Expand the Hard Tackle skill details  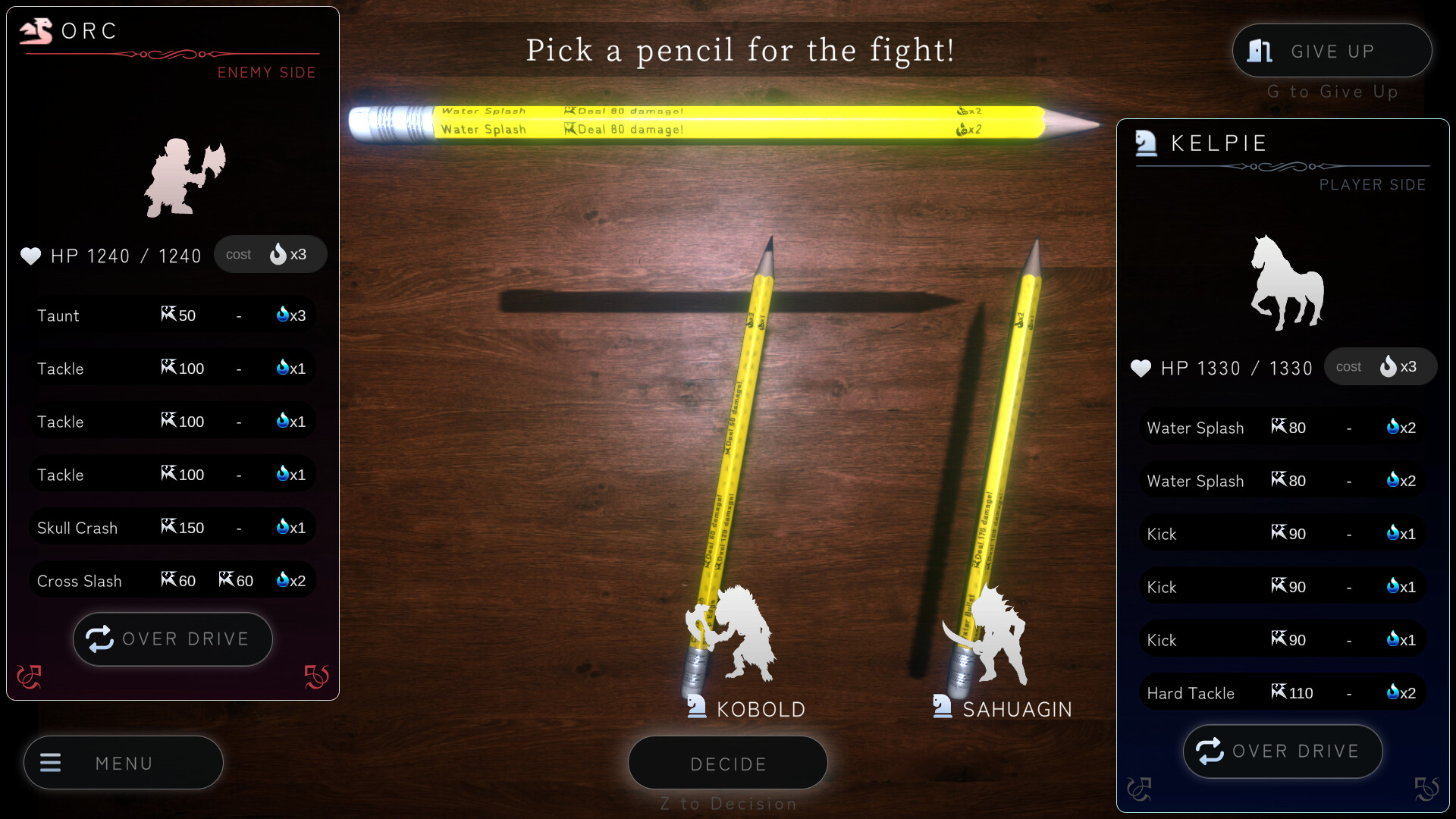coord(1282,692)
